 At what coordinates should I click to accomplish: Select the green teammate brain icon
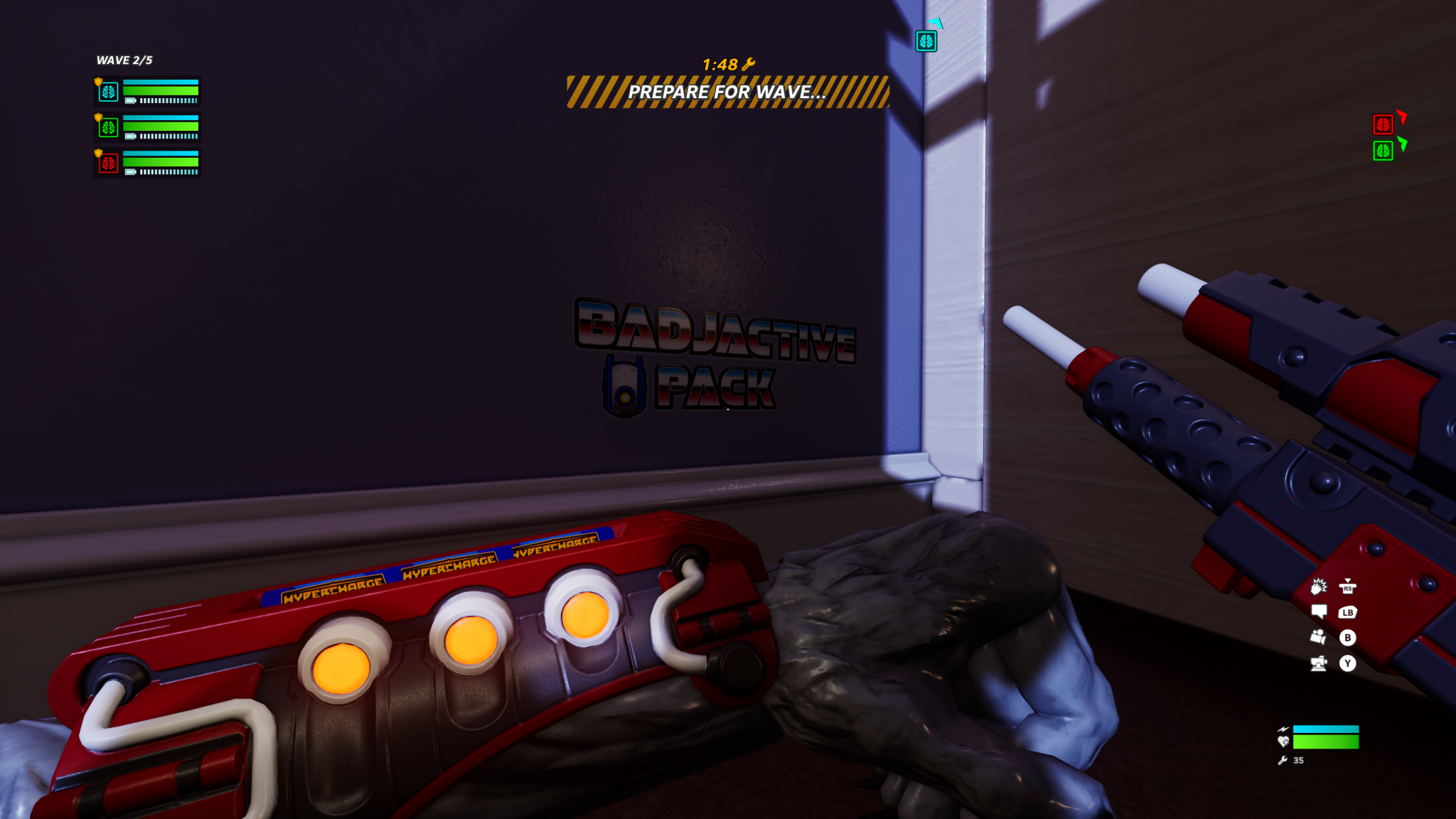tap(107, 128)
